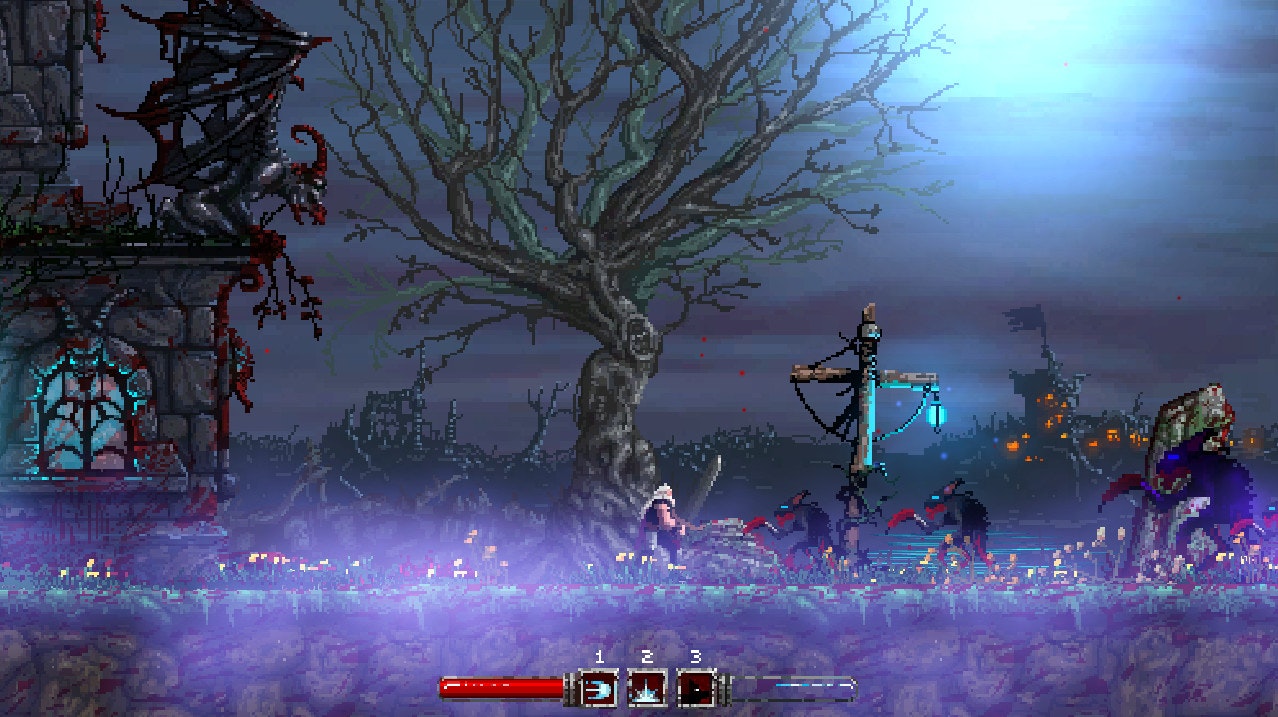Use the dark shadow creature ability
Image resolution: width=1278 pixels, height=717 pixels.
tap(695, 689)
